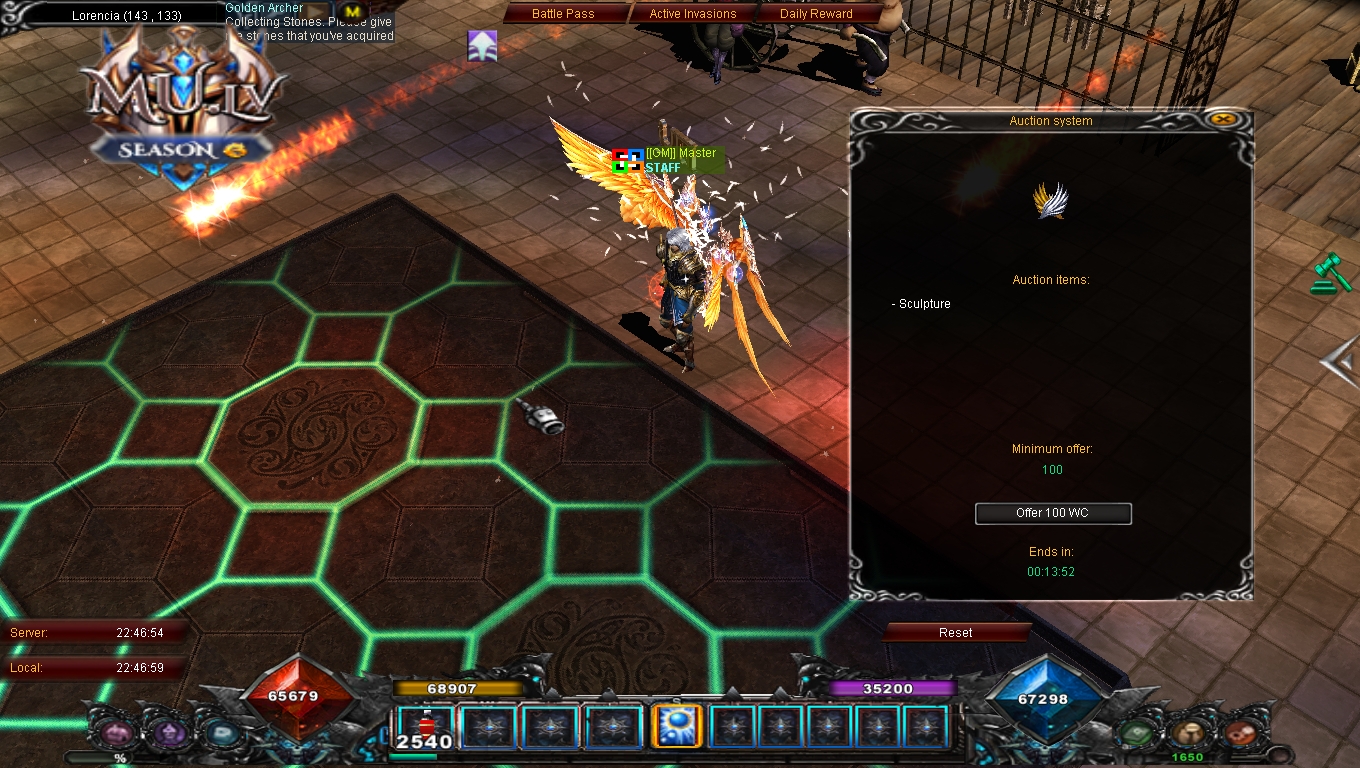
Task: Click the Reset button
Action: pos(955,633)
